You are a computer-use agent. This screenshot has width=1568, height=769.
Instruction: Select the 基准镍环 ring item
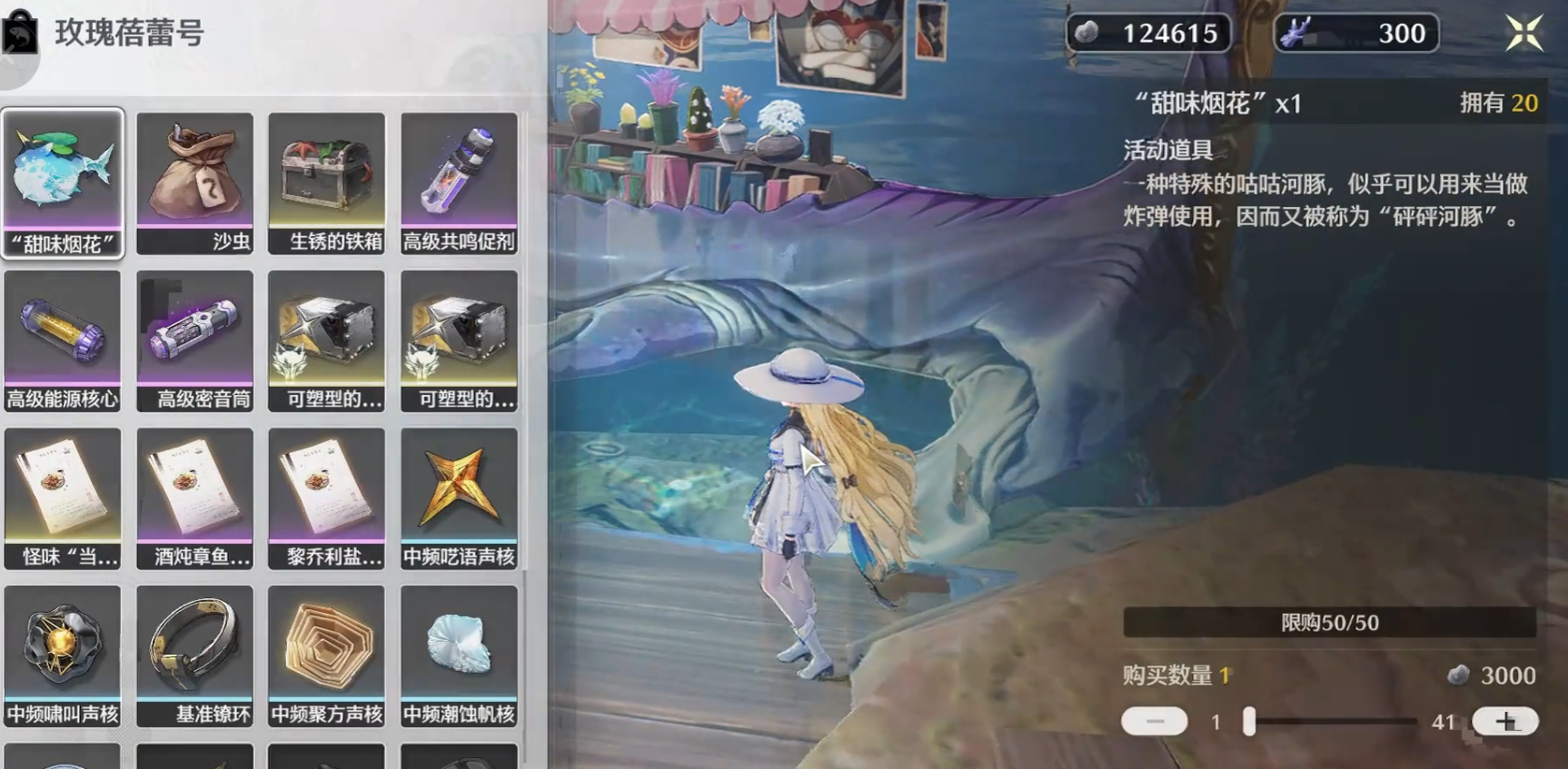(194, 654)
